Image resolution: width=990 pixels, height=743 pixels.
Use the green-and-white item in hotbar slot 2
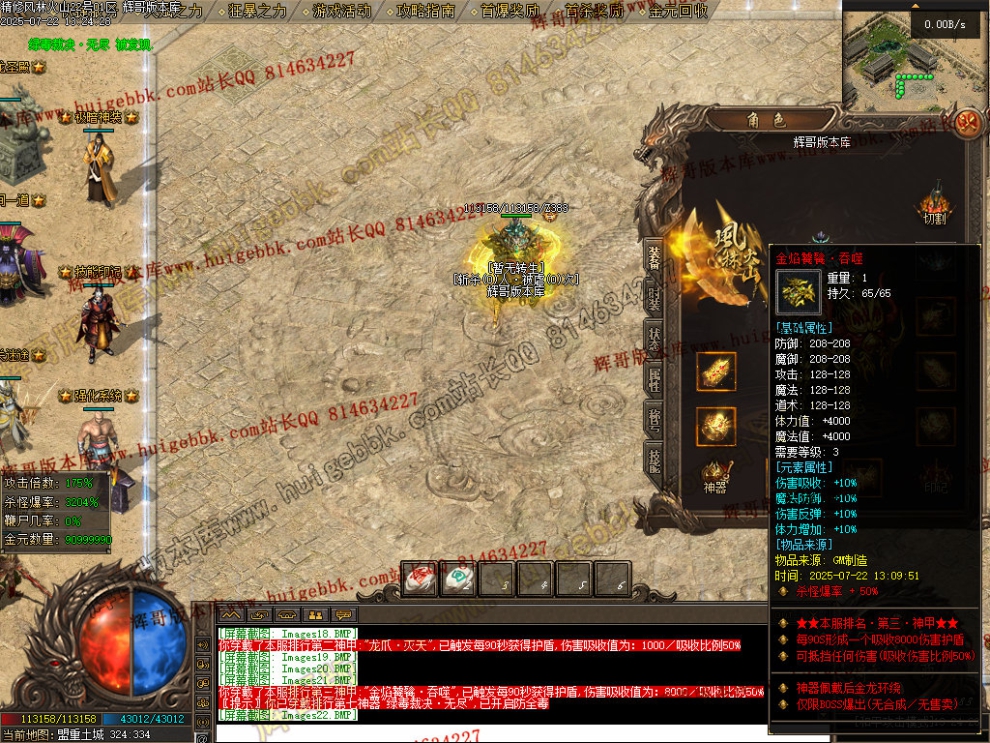(x=458, y=578)
